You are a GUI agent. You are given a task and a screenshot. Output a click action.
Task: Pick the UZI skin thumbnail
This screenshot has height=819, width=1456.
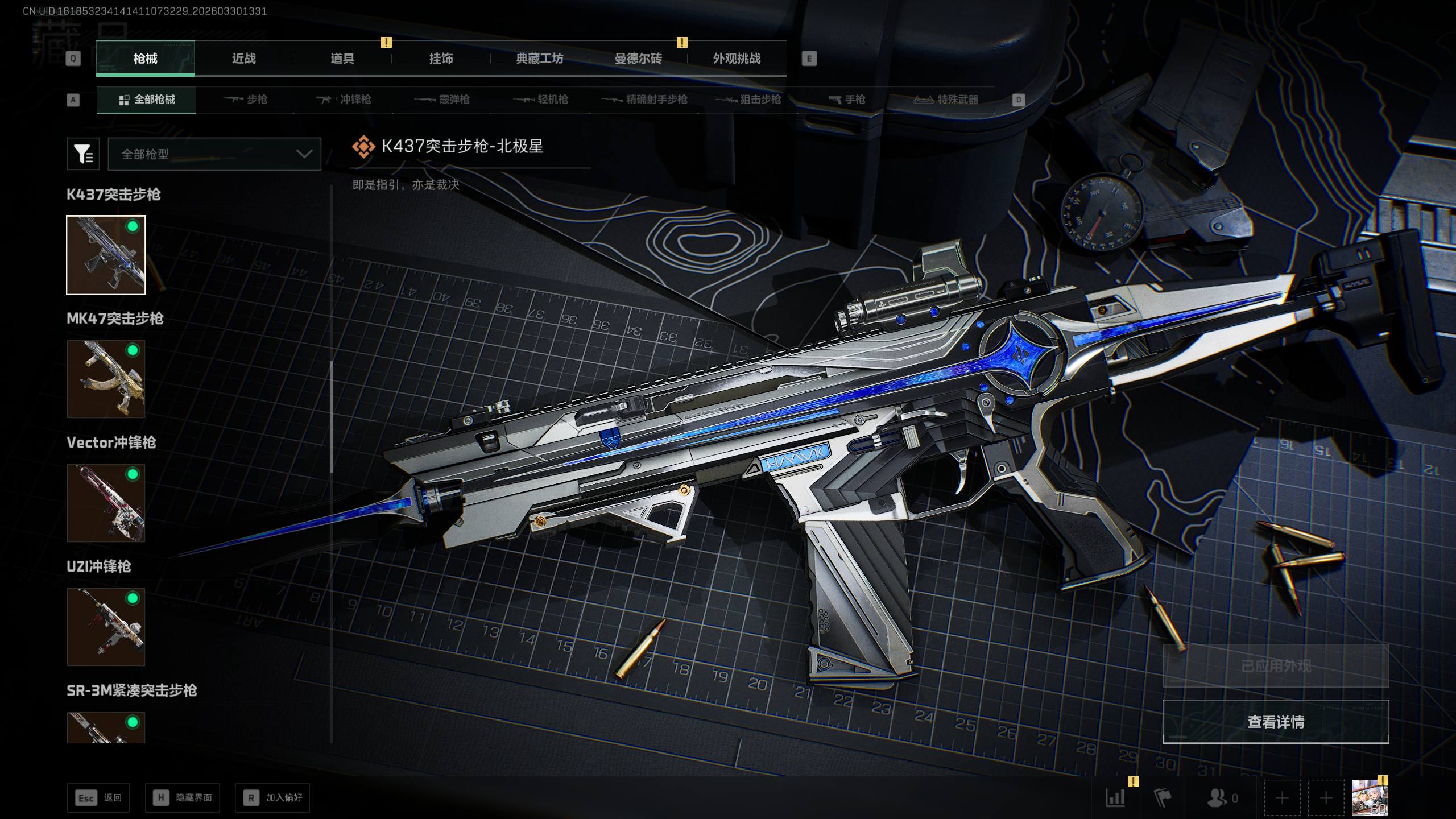click(106, 627)
